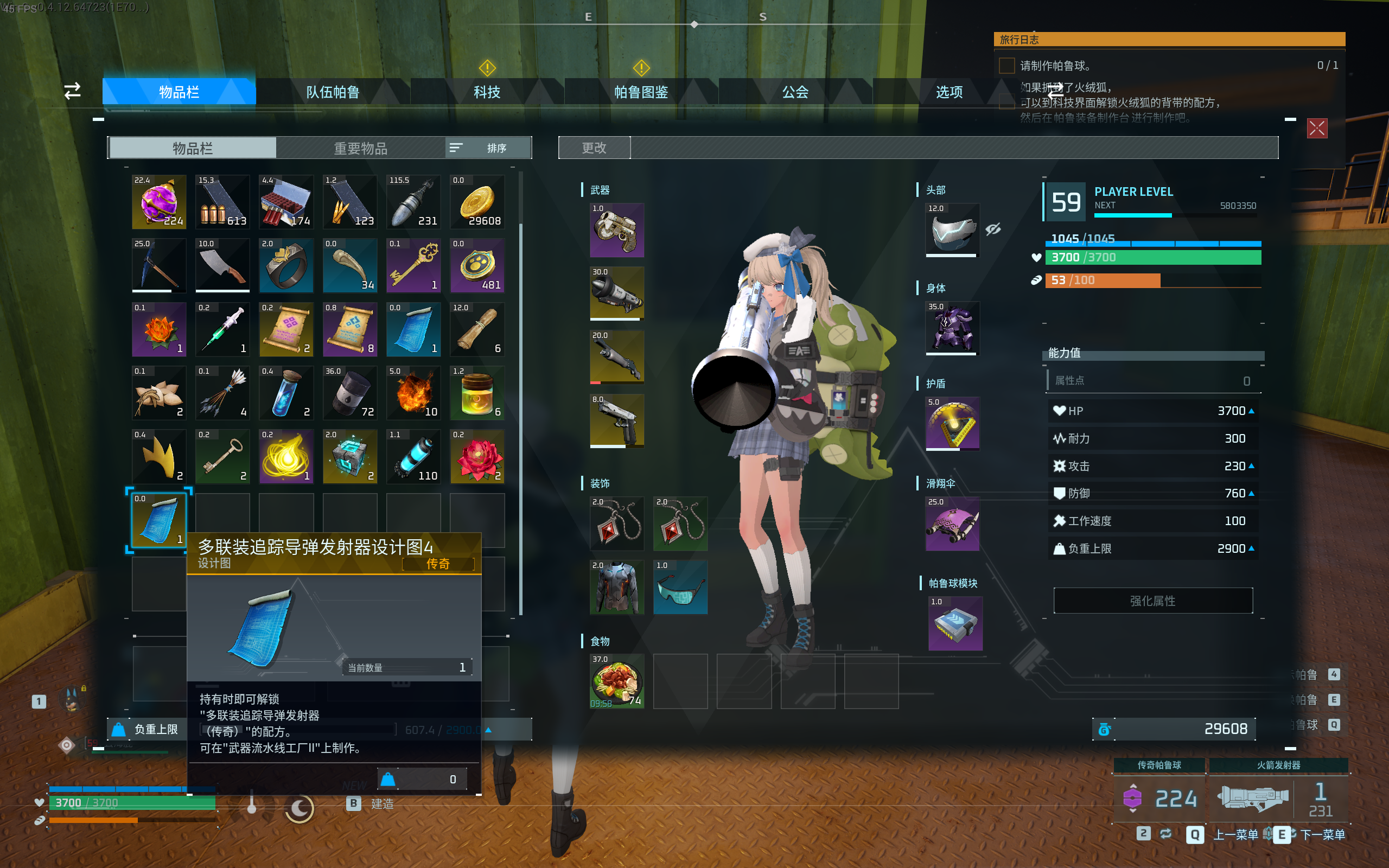Sort inventory with the 排序 button
The image size is (1389, 868).
click(488, 148)
